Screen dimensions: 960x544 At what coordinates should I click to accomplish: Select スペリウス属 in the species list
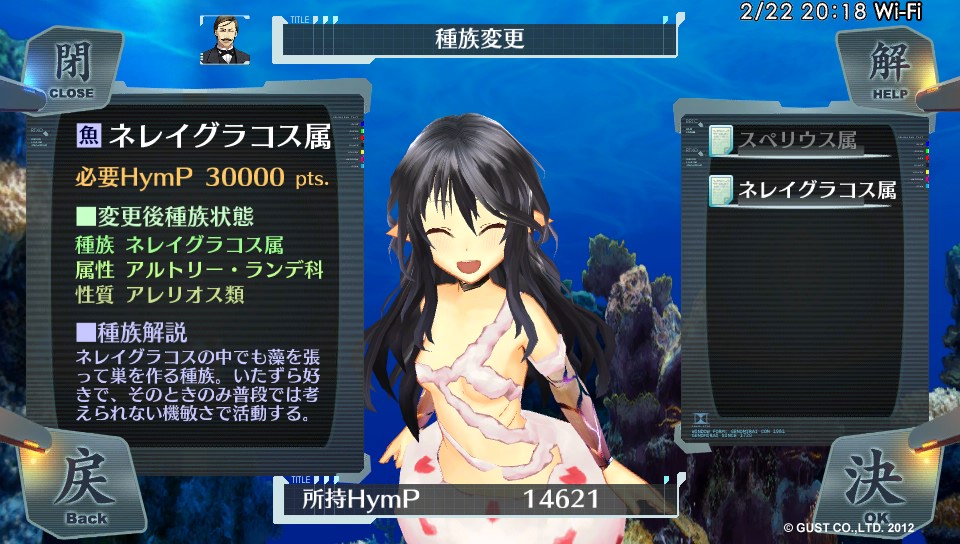point(798,141)
